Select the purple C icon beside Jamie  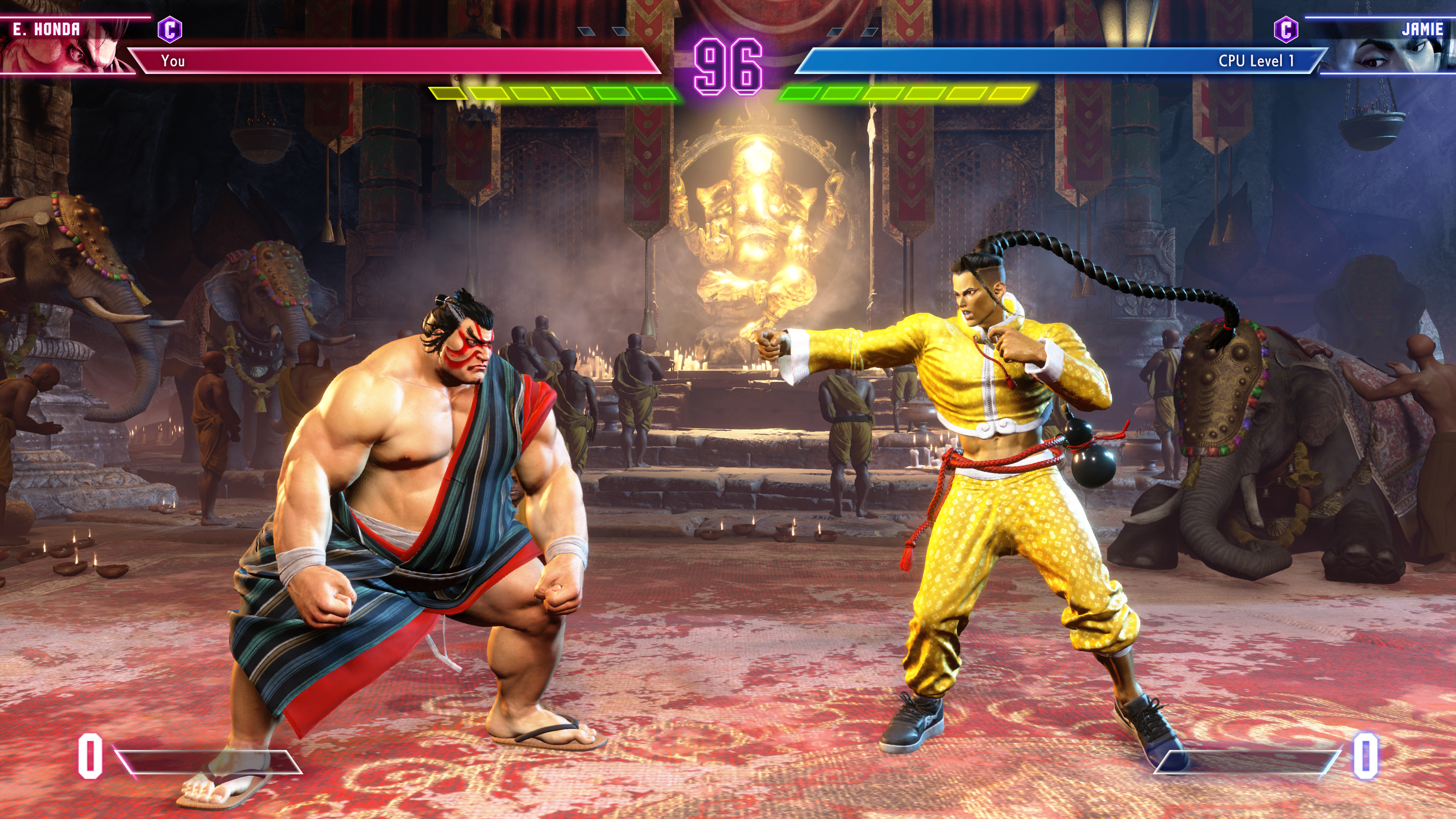(x=1285, y=30)
